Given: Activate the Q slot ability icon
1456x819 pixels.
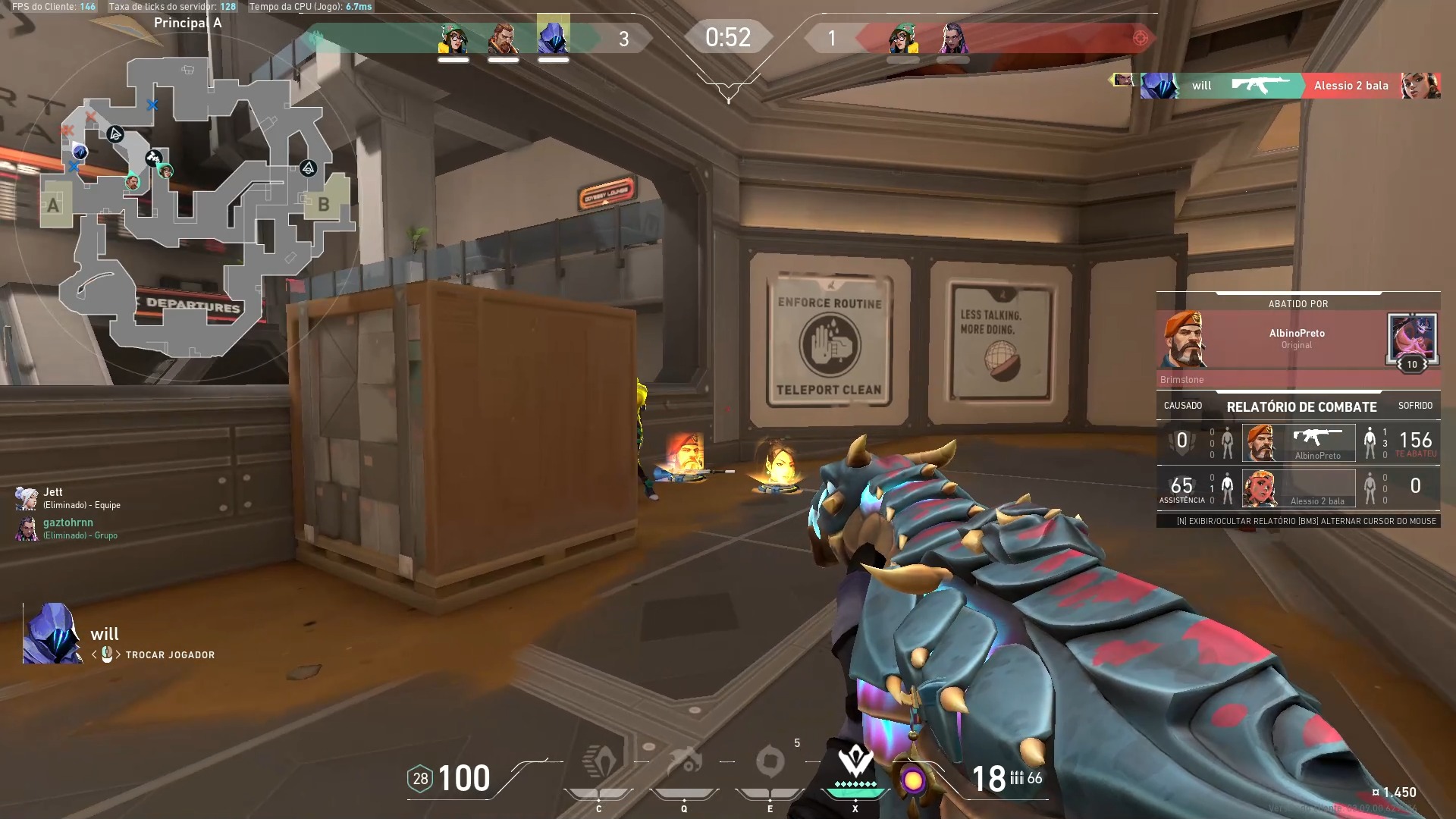Looking at the screenshot, I should pyautogui.click(x=685, y=763).
